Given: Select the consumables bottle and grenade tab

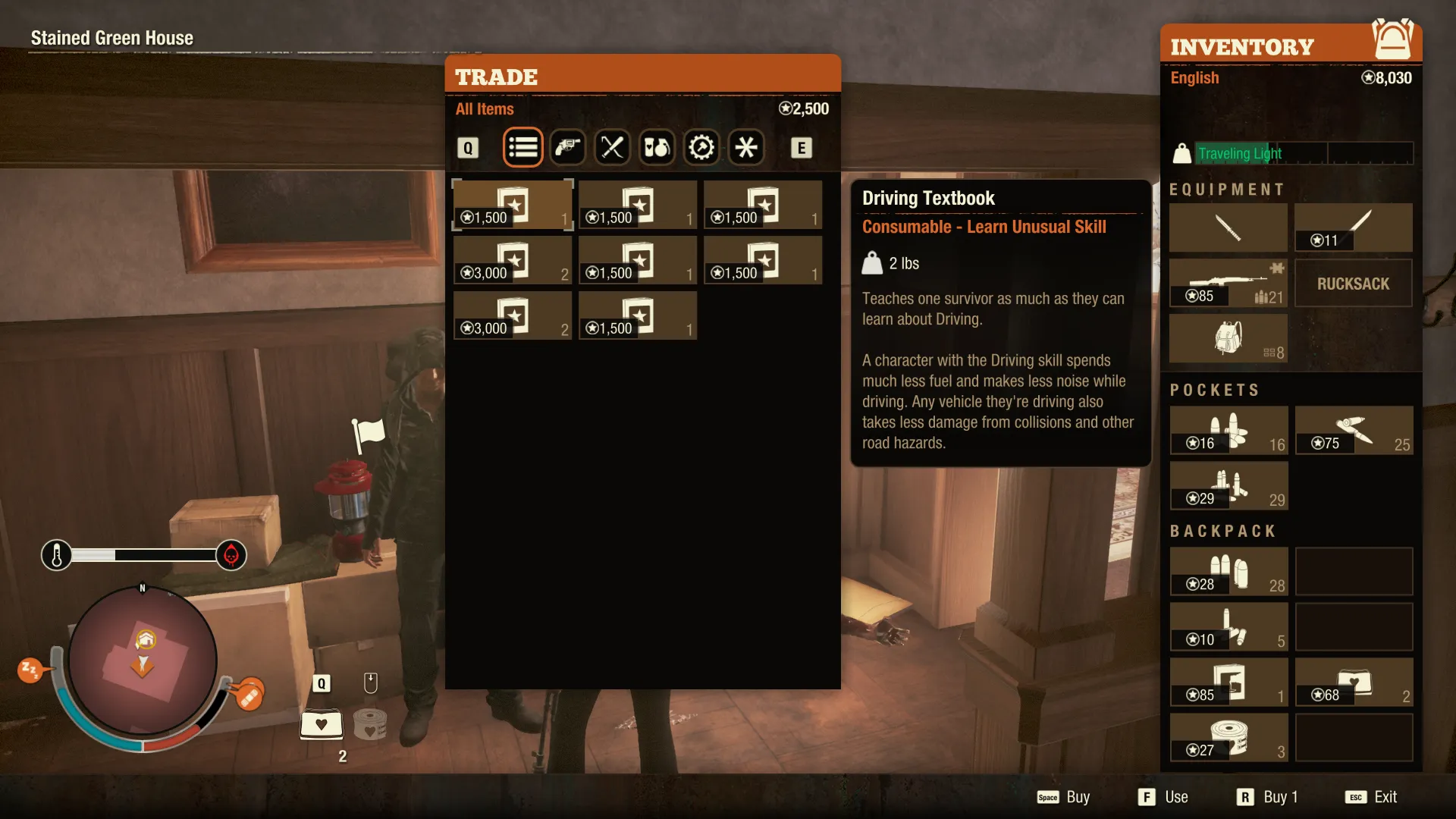Looking at the screenshot, I should click(657, 147).
